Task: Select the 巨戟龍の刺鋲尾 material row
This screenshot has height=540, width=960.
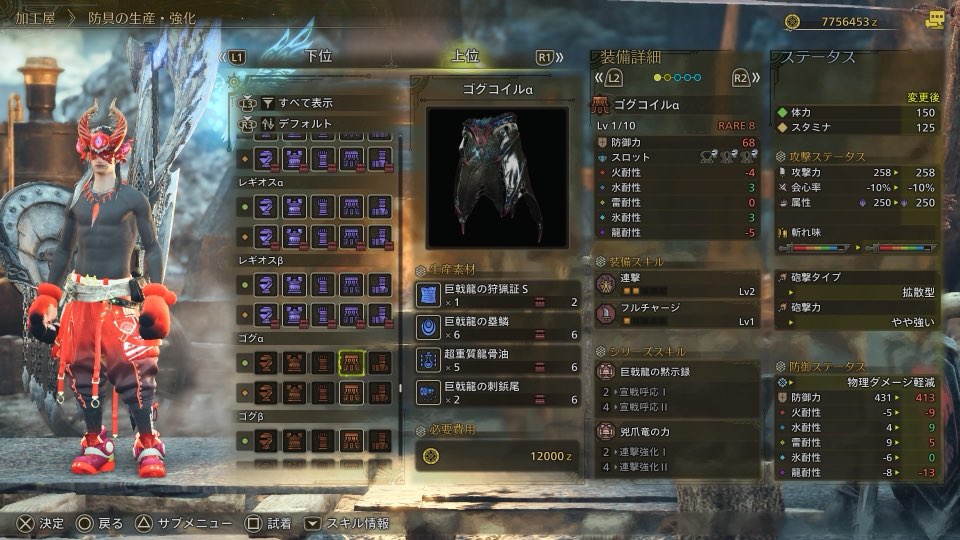Action: coord(498,392)
